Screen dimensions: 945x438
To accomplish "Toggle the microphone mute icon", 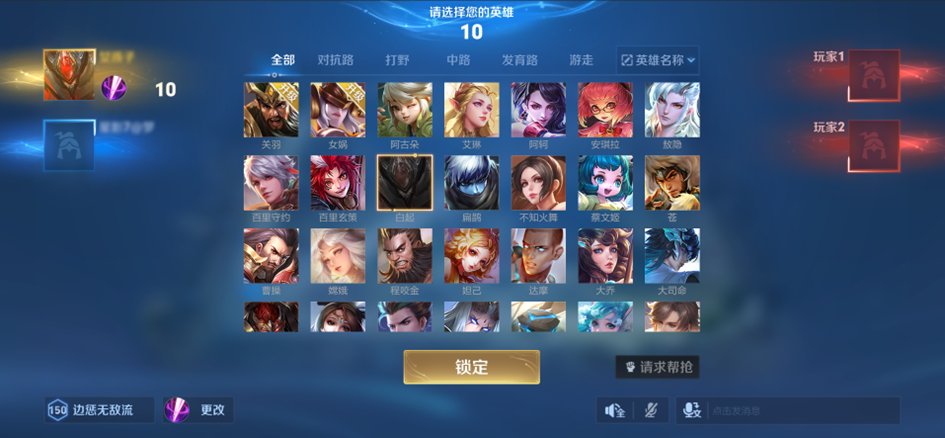I will point(652,410).
